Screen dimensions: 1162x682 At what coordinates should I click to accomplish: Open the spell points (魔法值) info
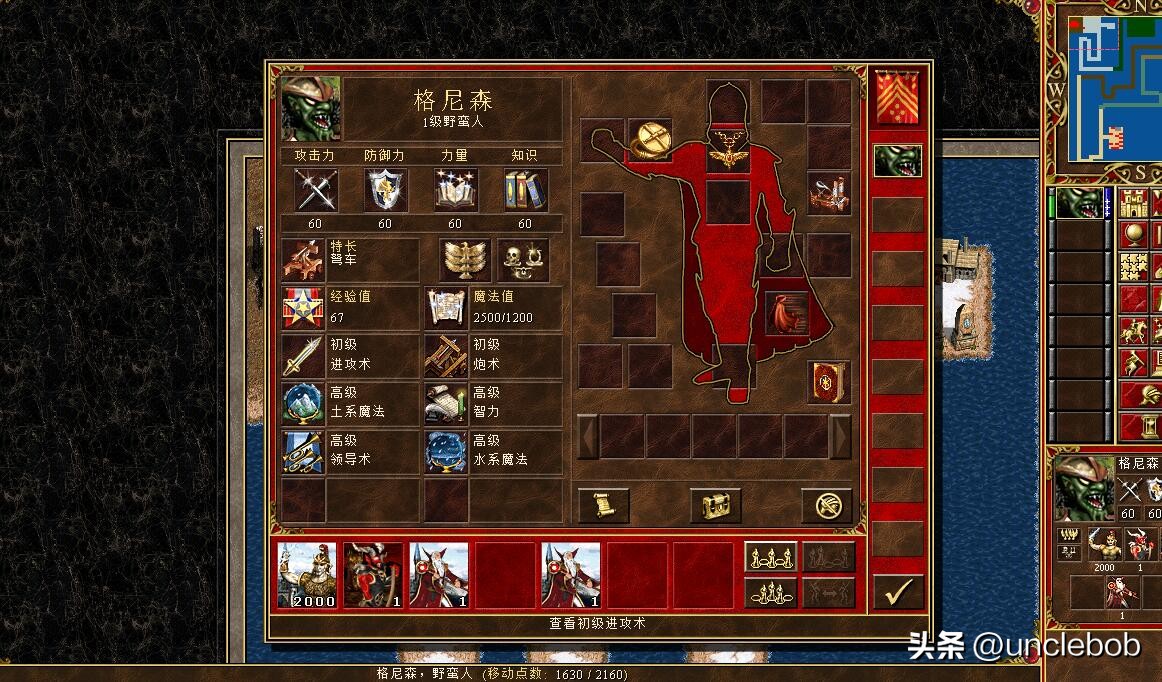point(445,307)
